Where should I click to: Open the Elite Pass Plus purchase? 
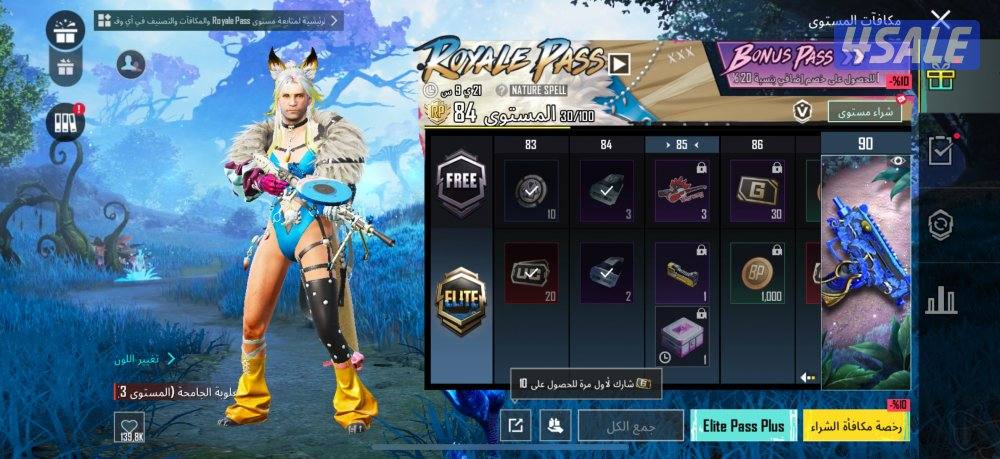pyautogui.click(x=743, y=425)
